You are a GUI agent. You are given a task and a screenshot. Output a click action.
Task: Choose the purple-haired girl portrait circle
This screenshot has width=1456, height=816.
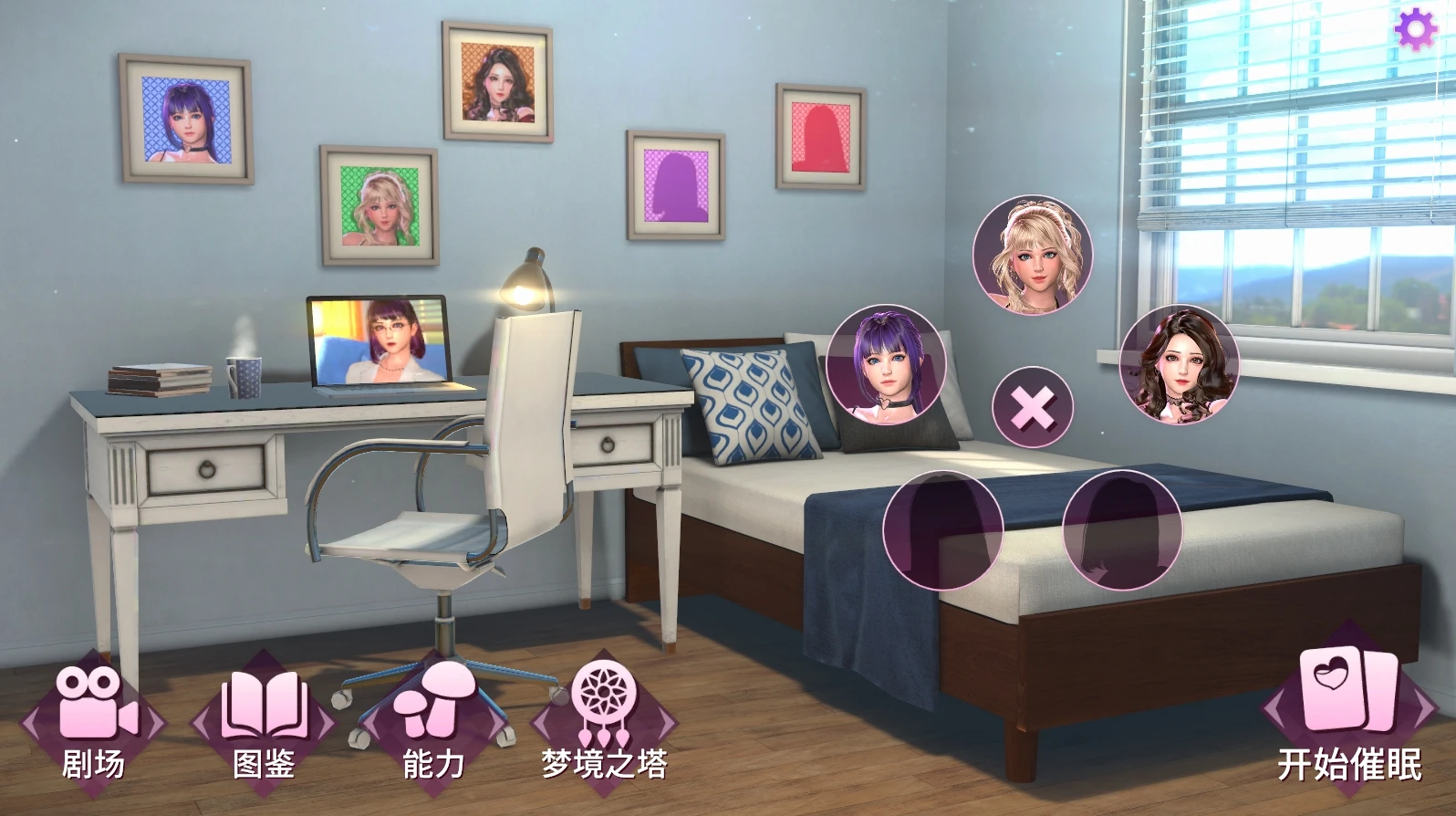886,363
